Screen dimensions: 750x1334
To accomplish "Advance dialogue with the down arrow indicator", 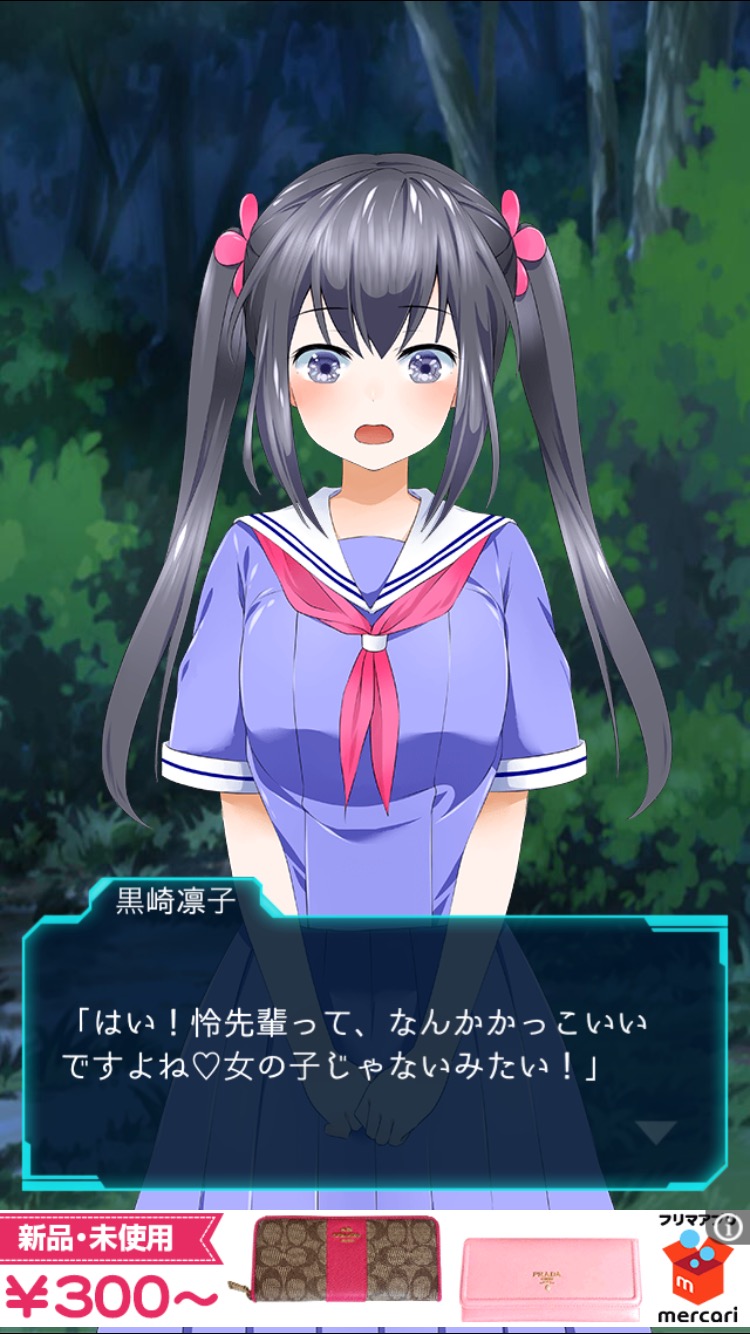I will coord(657,1133).
